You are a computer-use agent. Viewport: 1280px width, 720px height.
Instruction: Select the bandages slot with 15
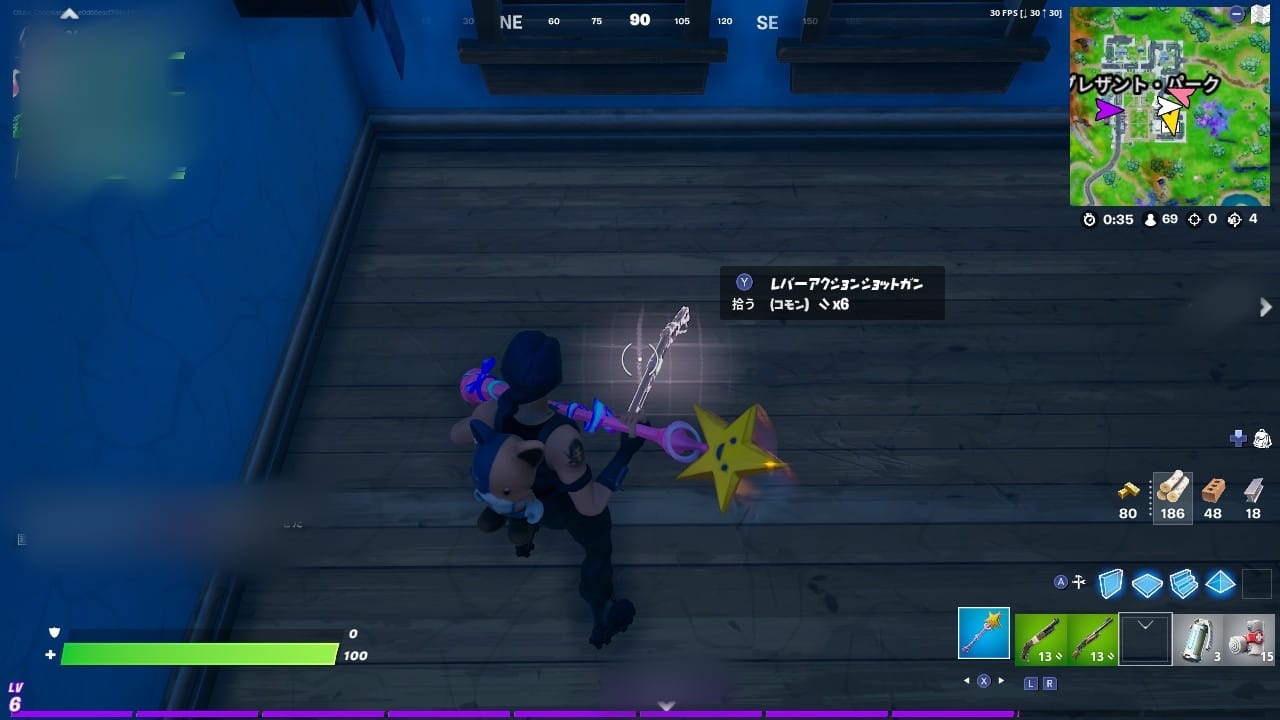click(1250, 638)
